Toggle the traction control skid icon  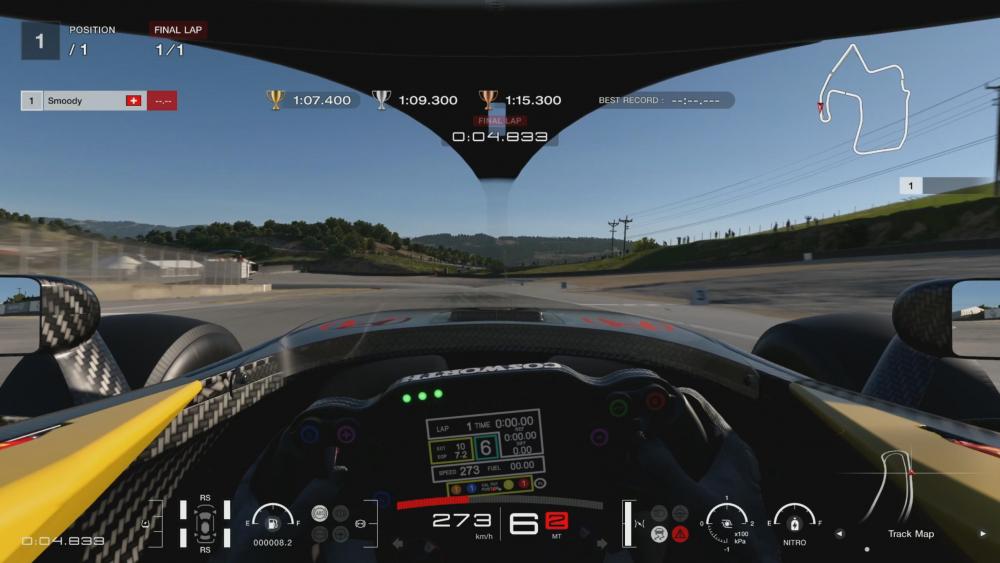tap(659, 534)
